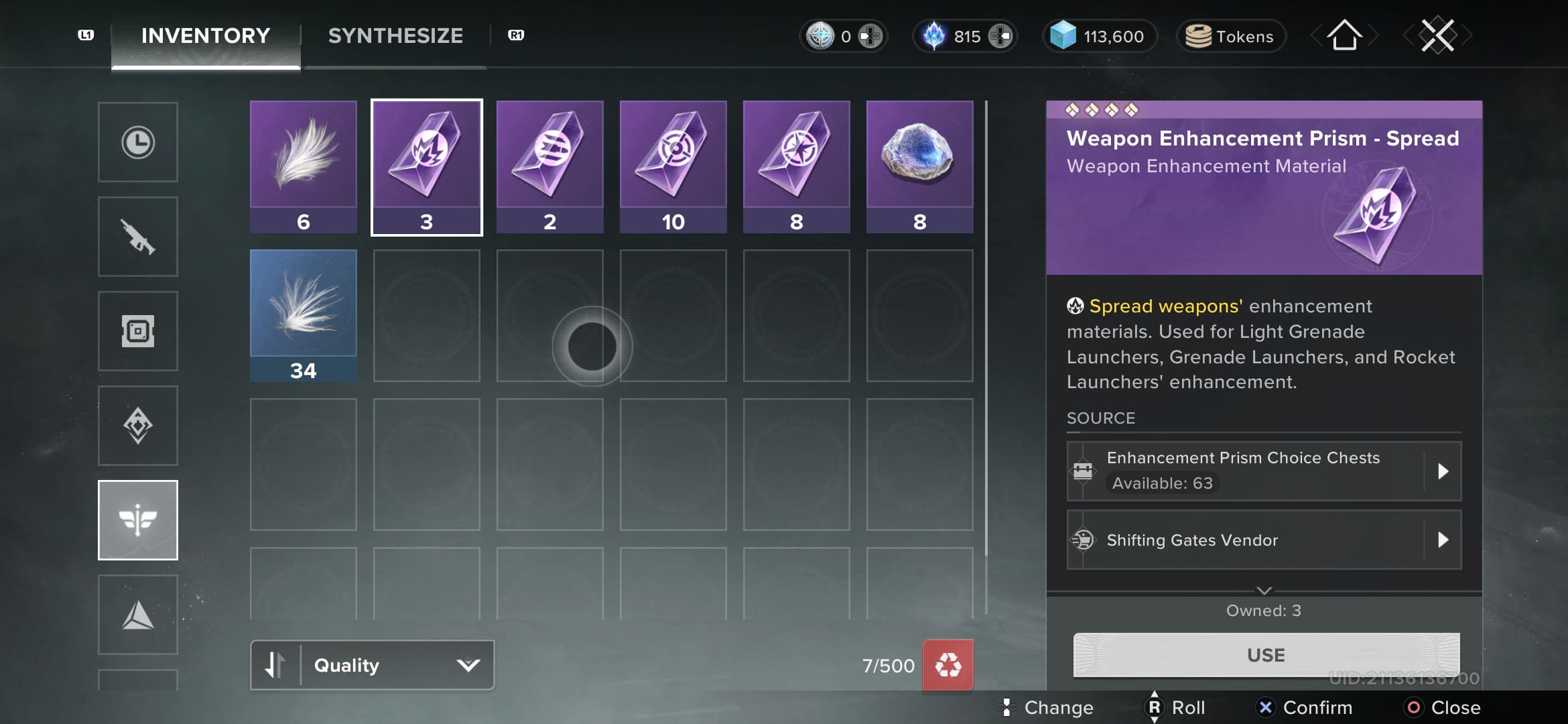This screenshot has height=724, width=1568.
Task: Click the red recycle button
Action: [x=948, y=665]
